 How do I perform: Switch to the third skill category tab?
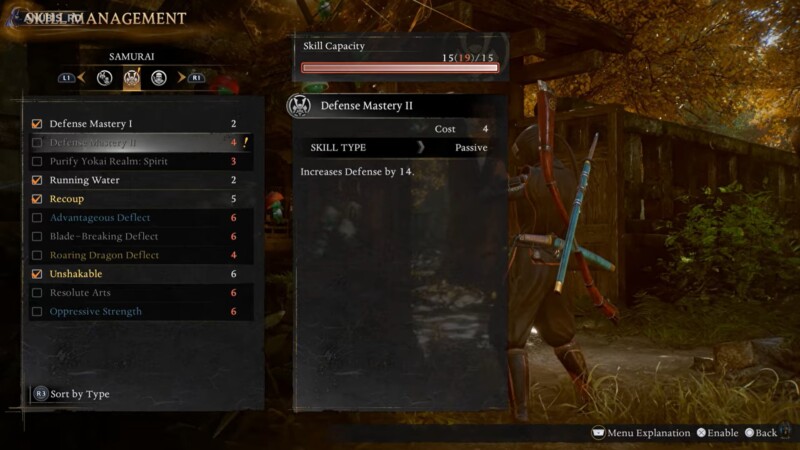click(x=158, y=78)
